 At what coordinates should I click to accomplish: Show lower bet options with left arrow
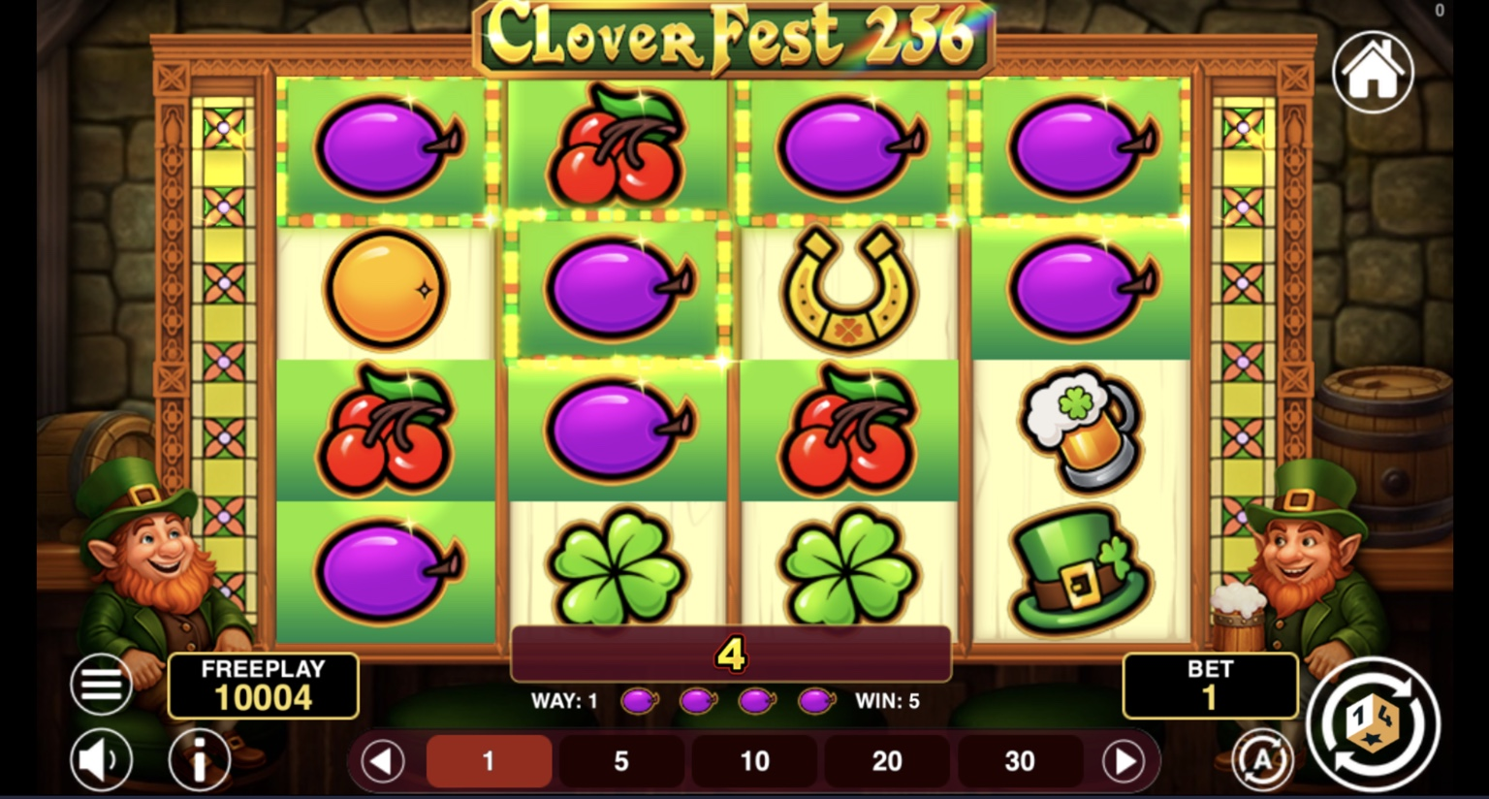[383, 761]
